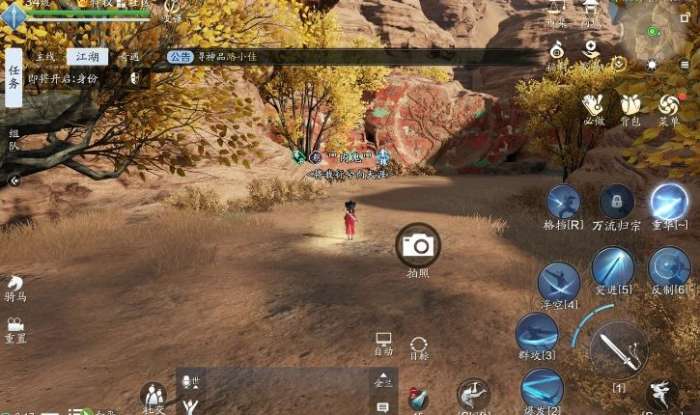Trigger the 浮空 launch skill
This screenshot has width=700, height=415.
point(558,282)
